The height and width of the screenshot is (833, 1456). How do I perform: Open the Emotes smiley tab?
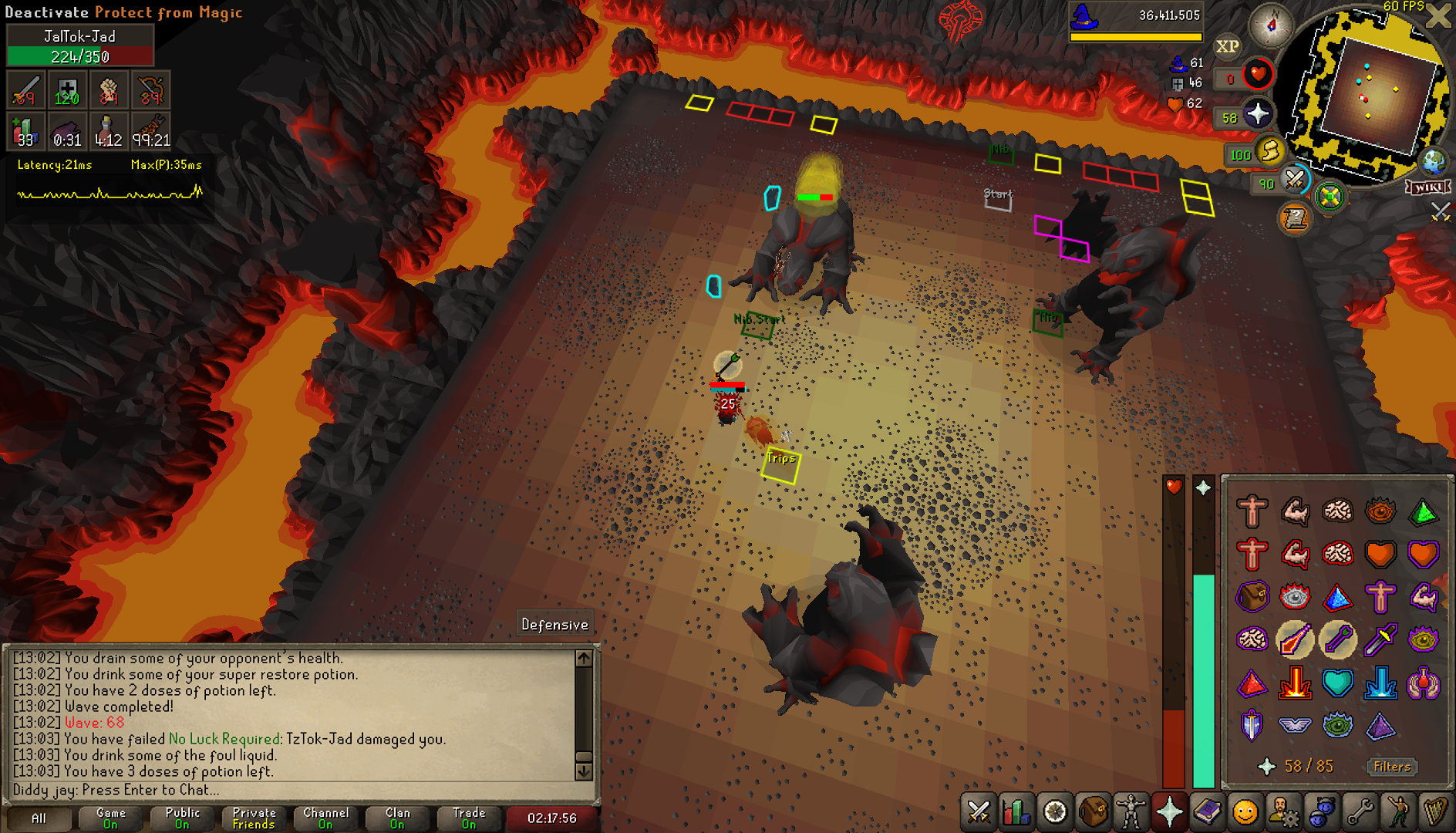1245,812
